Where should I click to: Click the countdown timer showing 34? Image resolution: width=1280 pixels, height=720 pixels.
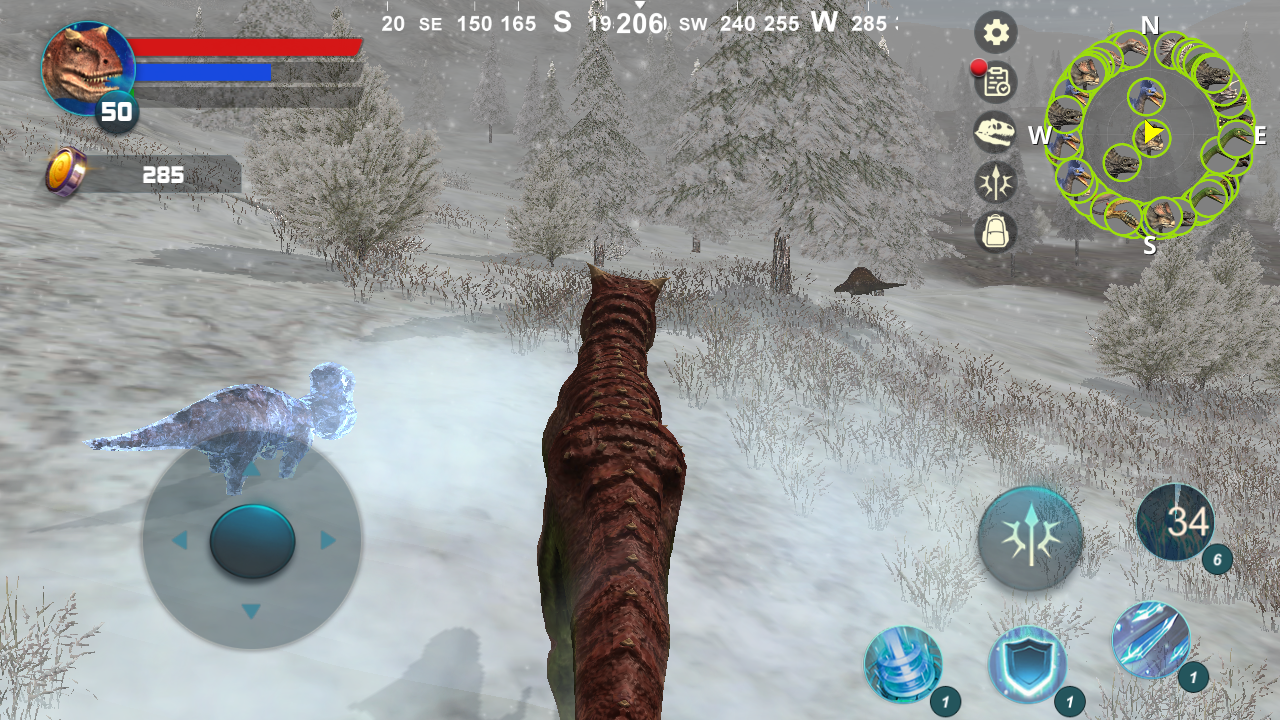click(1176, 522)
